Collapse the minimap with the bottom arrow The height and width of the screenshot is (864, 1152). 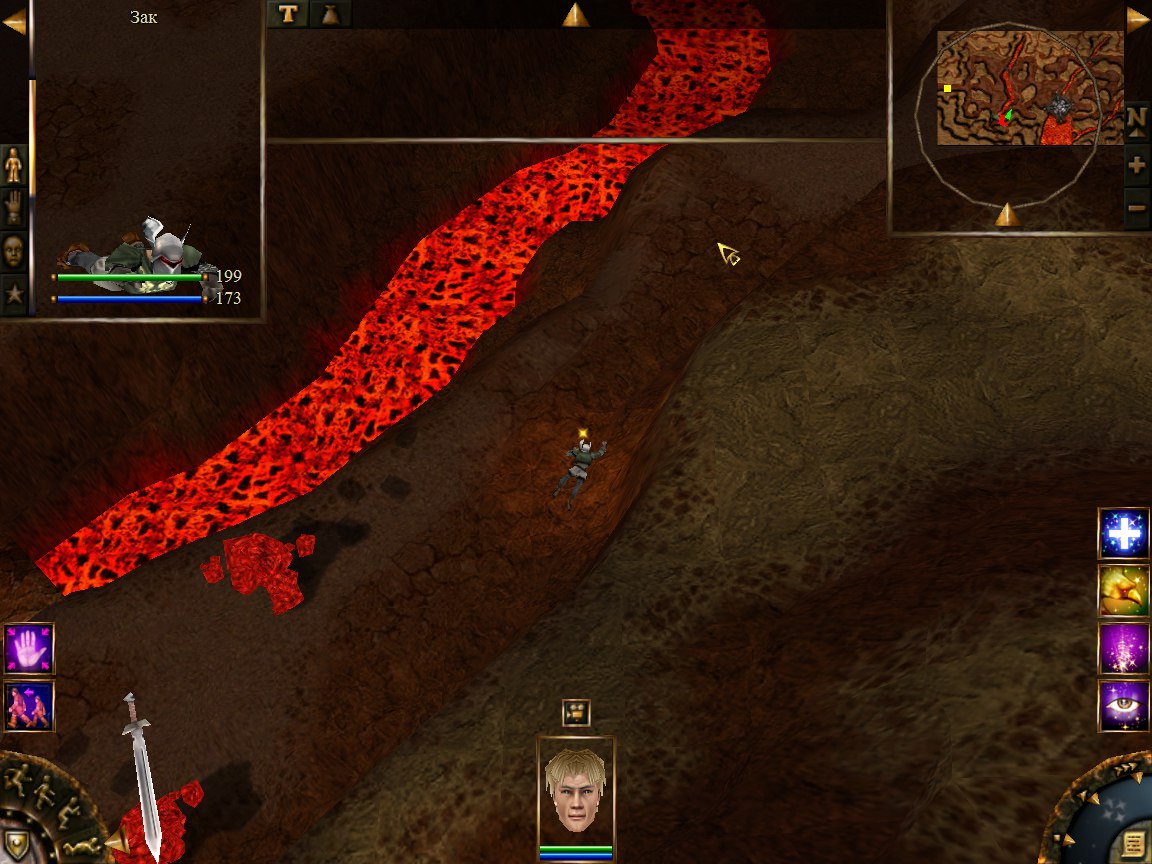[1007, 214]
